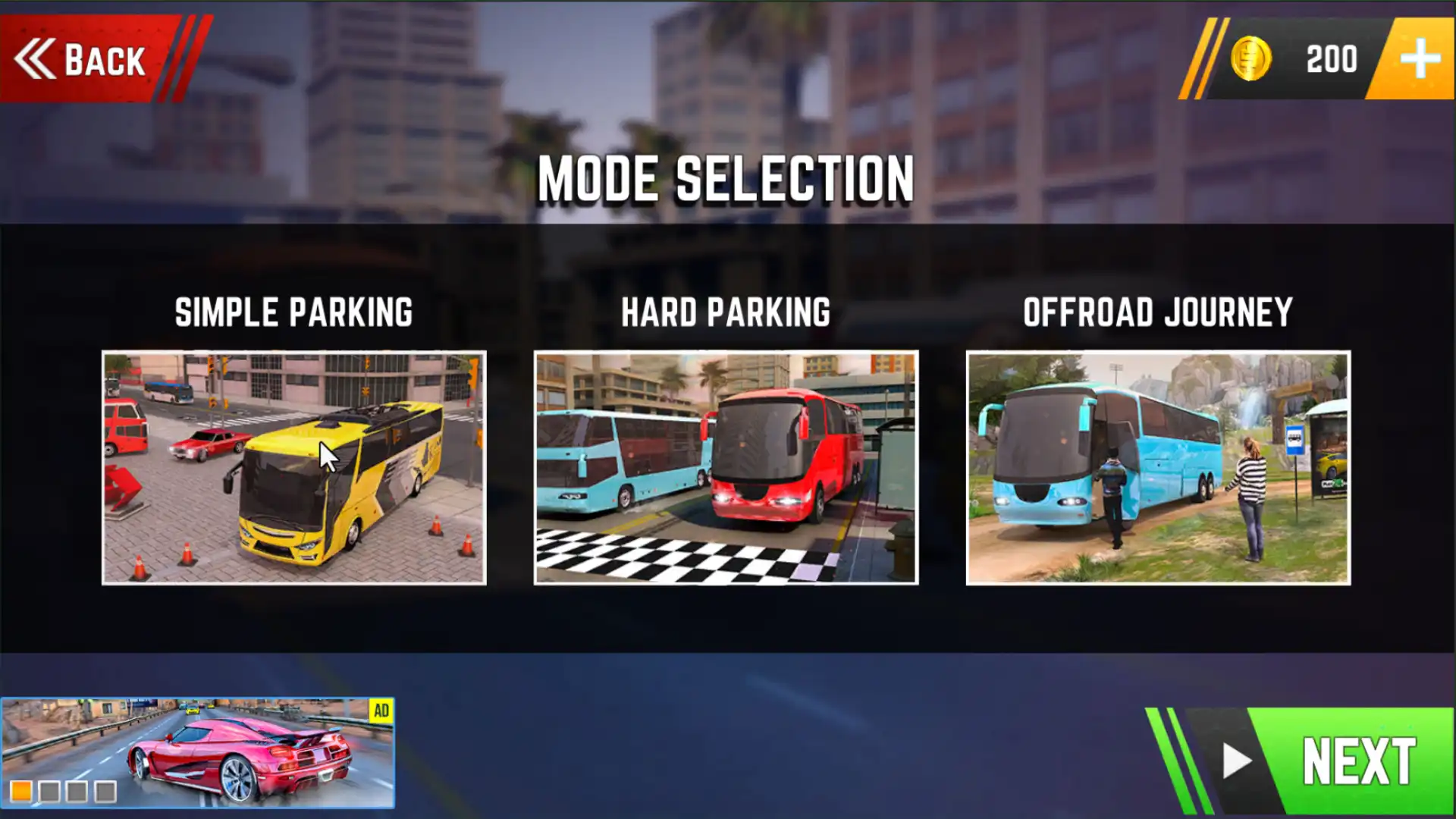The image size is (1456, 819).
Task: Add more coins with the plus button
Action: point(1418,59)
